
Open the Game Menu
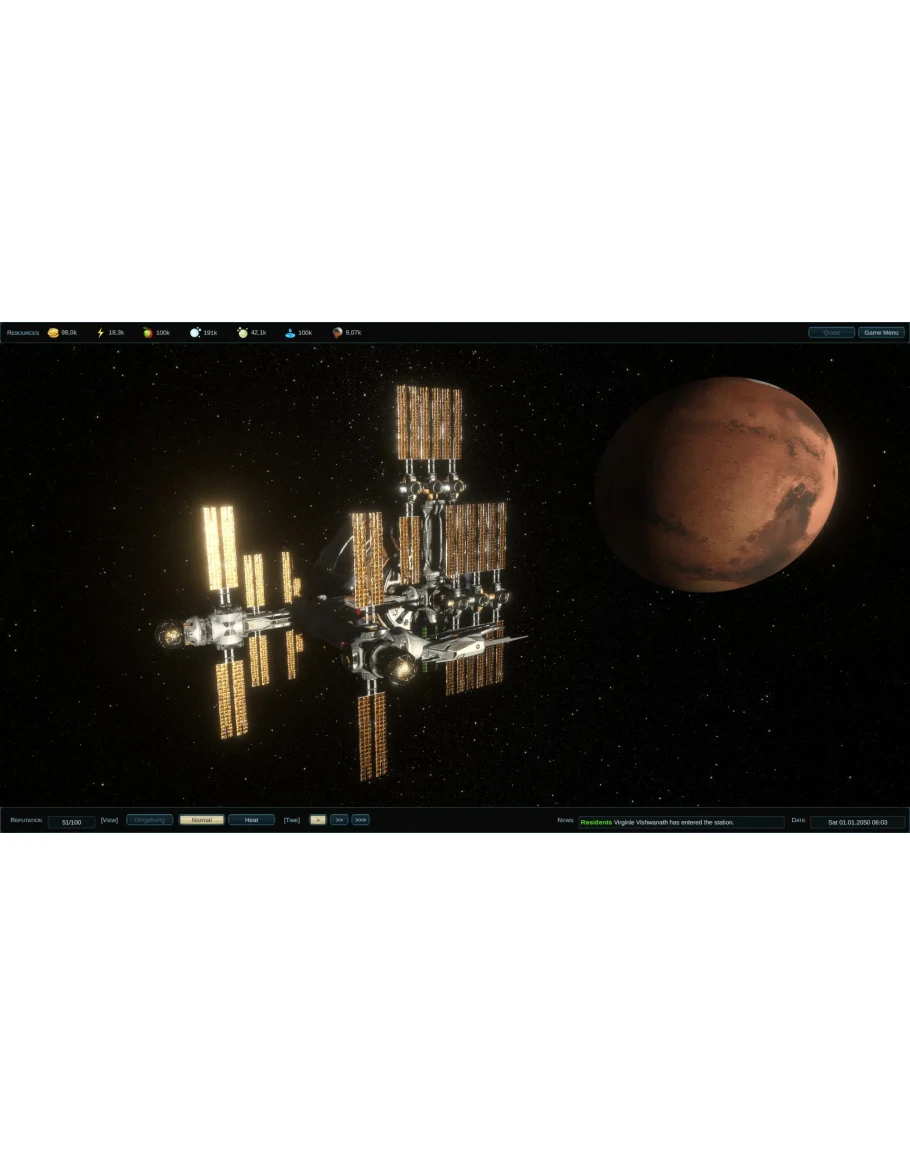(881, 332)
